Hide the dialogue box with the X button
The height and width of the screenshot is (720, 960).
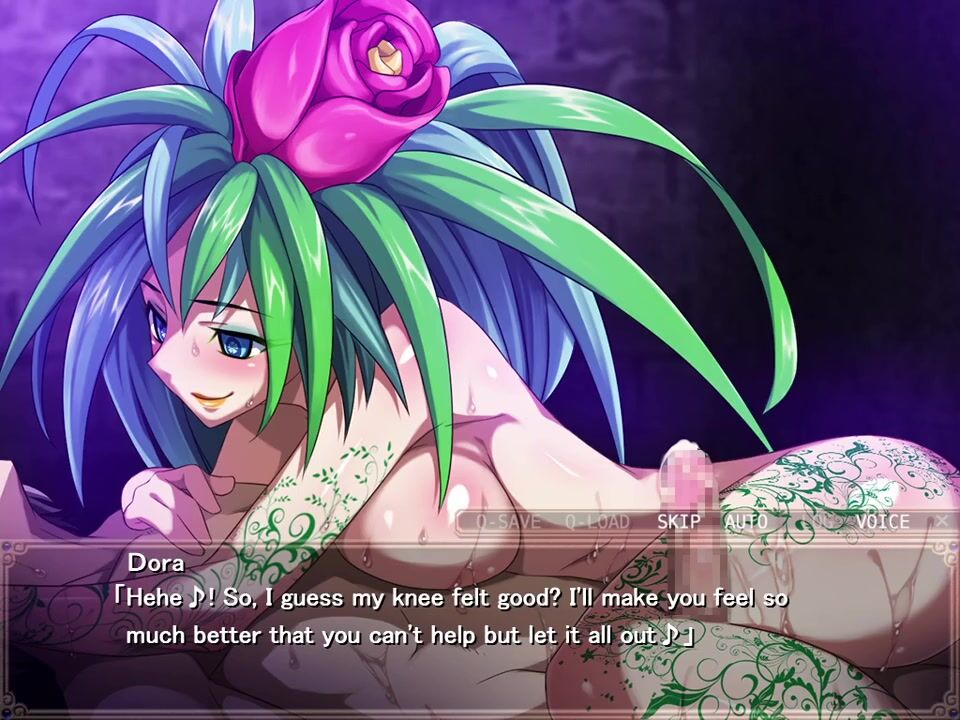point(941,521)
